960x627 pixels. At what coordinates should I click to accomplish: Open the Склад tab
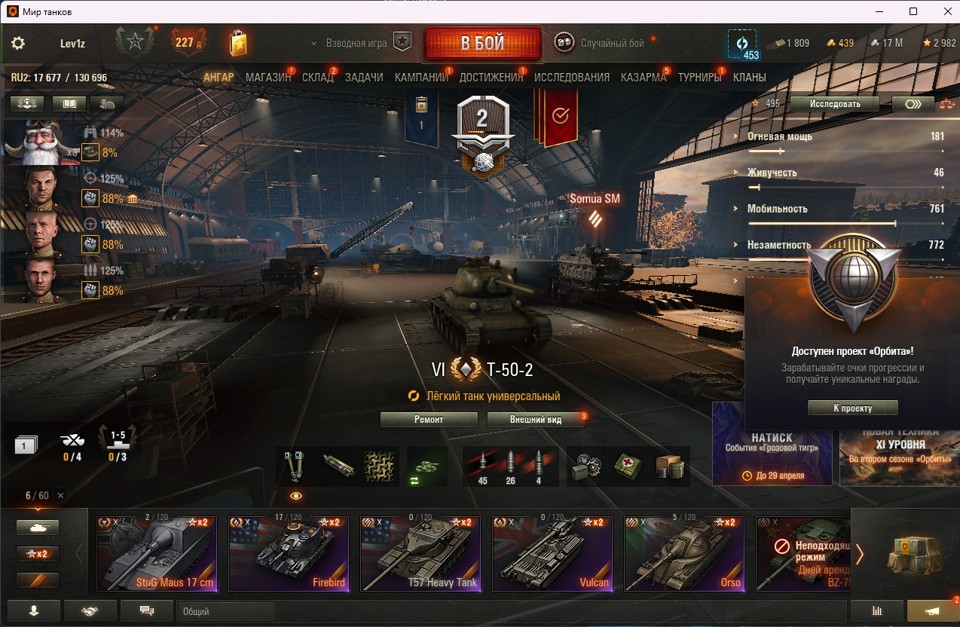[318, 77]
